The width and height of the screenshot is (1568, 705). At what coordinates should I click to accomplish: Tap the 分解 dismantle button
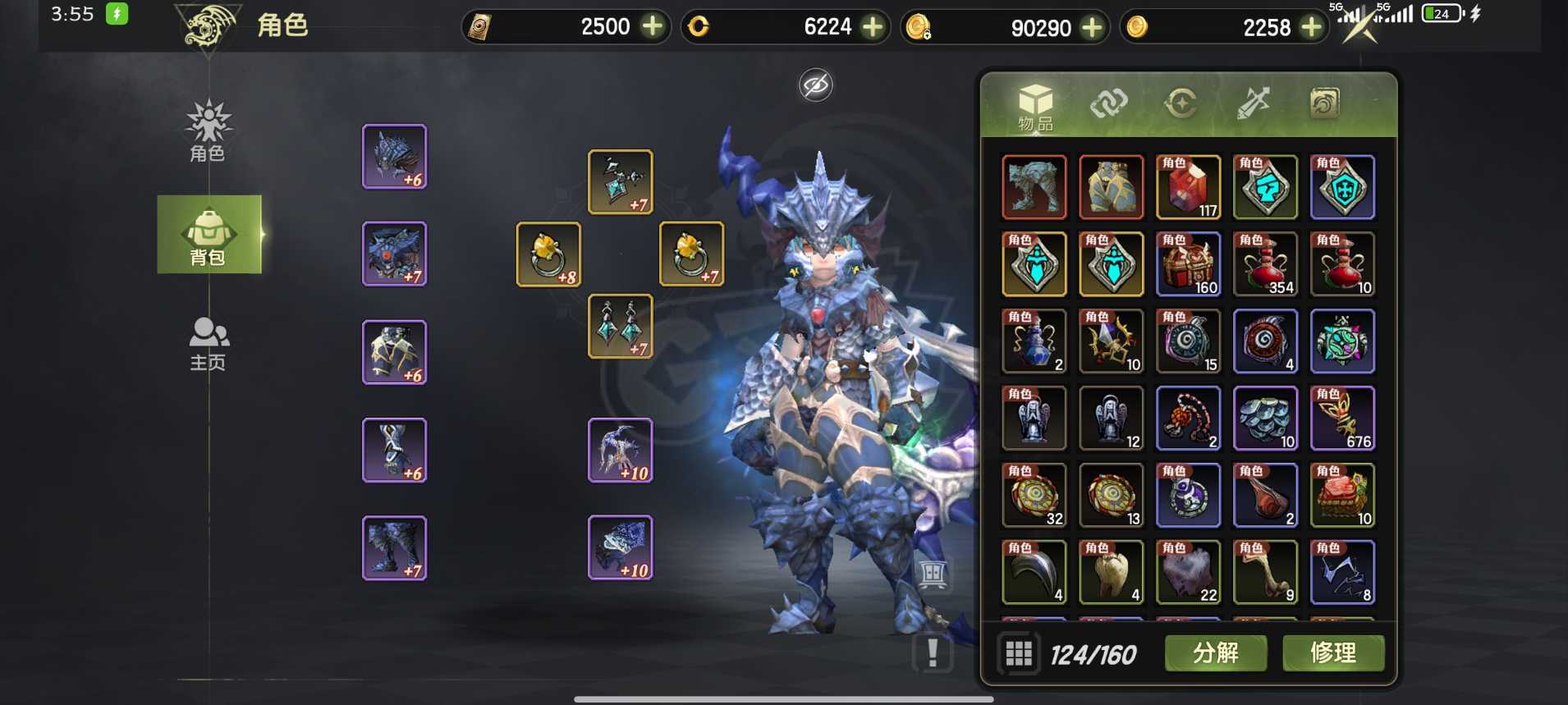(x=1215, y=653)
